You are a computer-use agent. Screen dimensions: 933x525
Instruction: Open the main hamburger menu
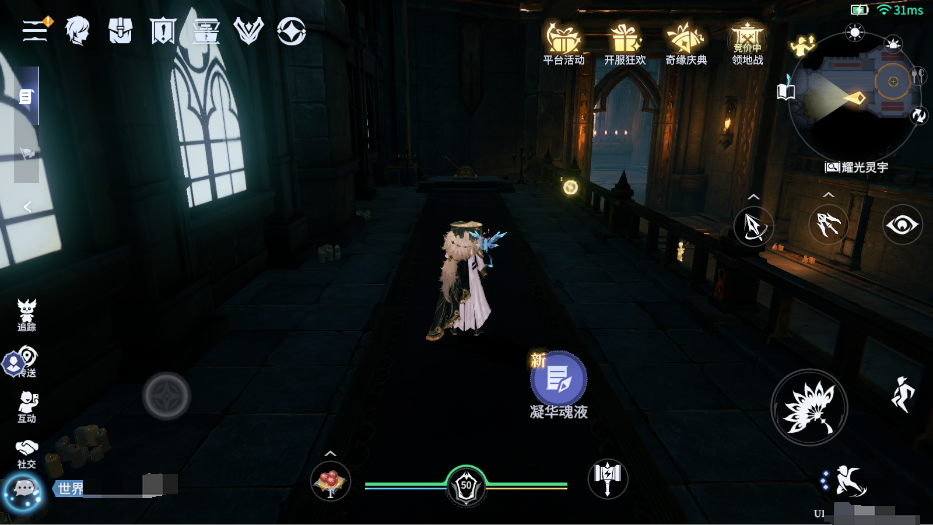tap(36, 30)
